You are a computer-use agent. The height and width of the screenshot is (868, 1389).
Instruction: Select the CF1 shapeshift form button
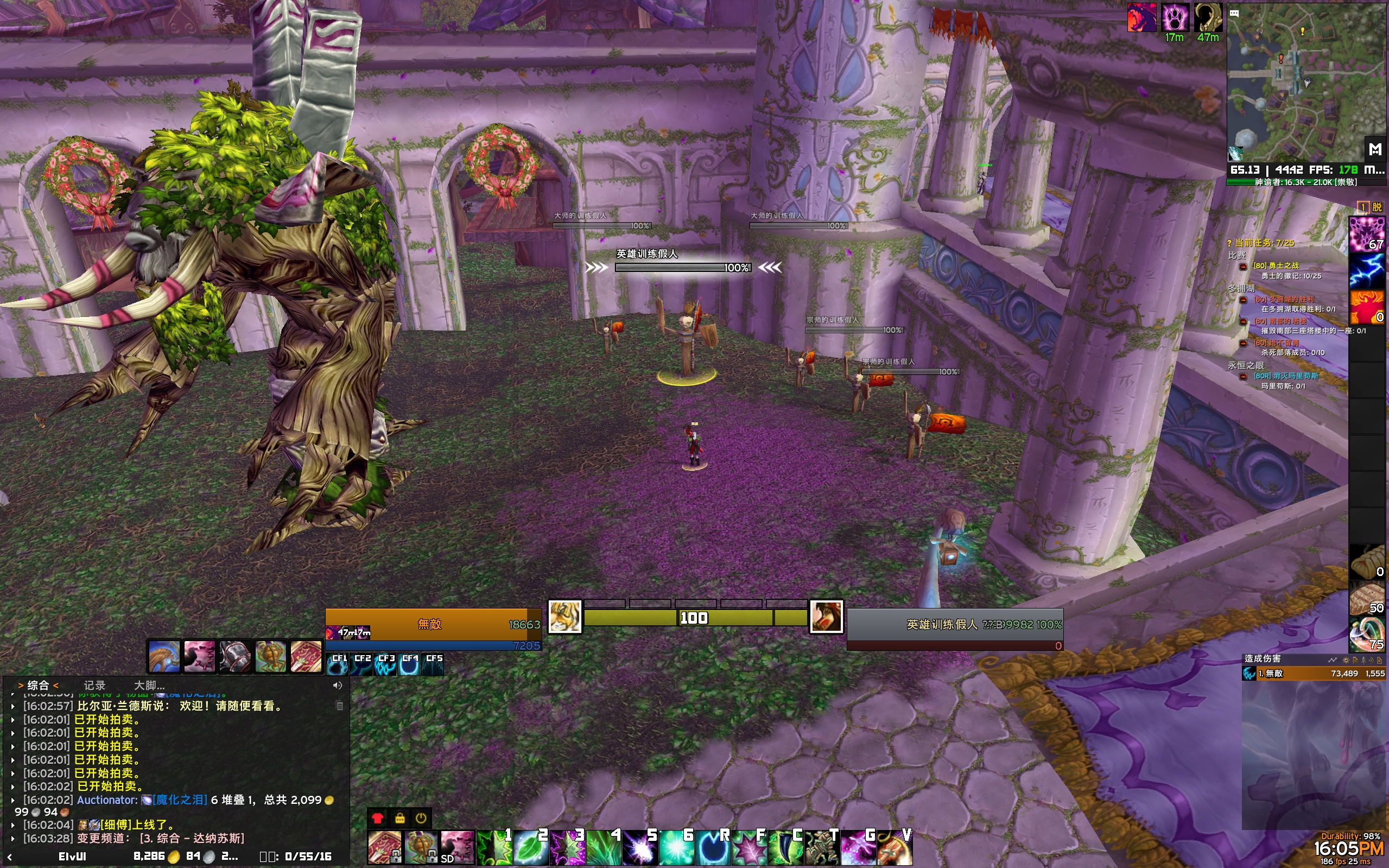click(x=338, y=664)
